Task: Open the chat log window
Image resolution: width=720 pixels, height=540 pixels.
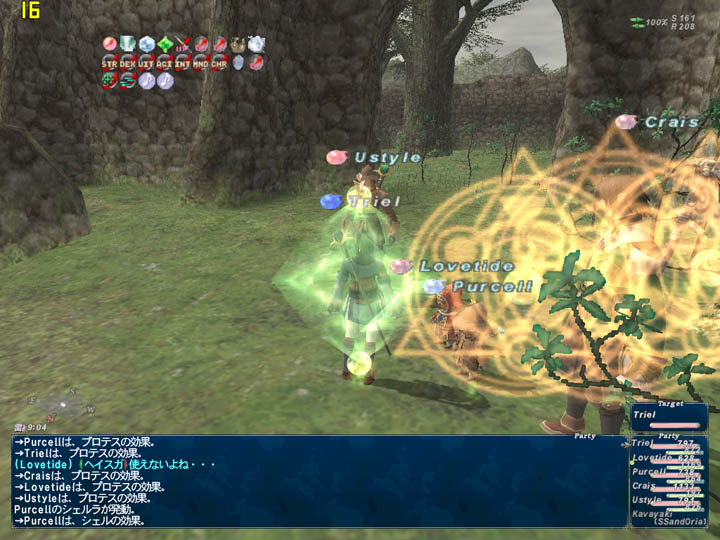Action: tap(318, 480)
